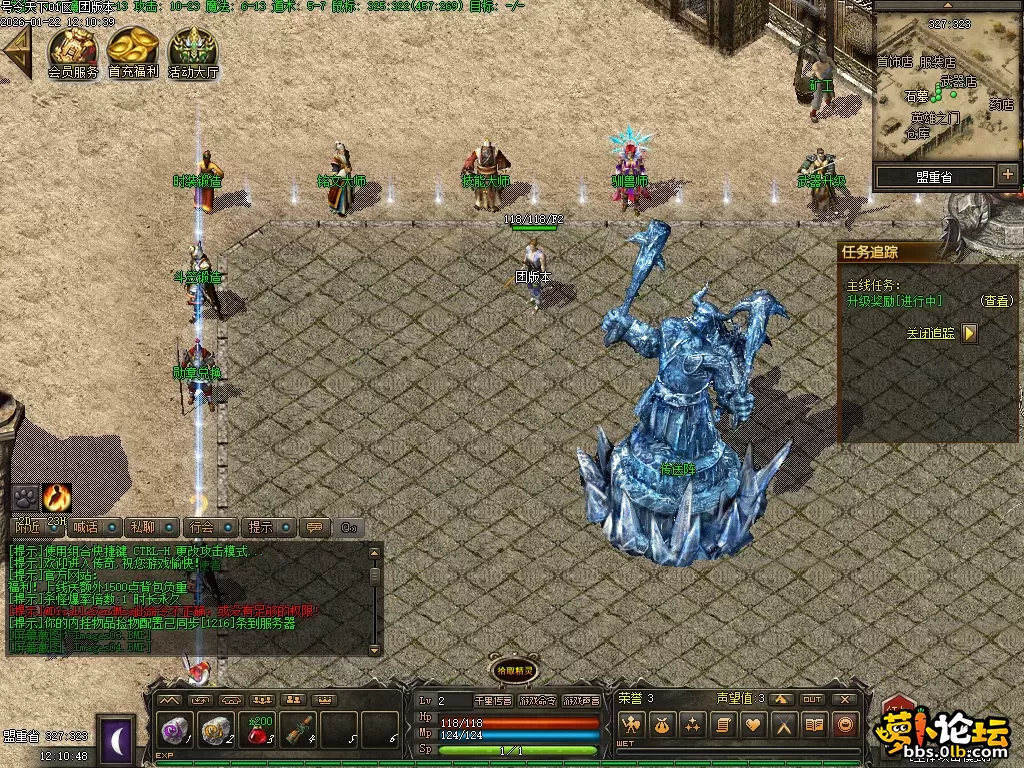
Task: Open the 活动大厅 activity hall icon
Action: pyautogui.click(x=193, y=50)
